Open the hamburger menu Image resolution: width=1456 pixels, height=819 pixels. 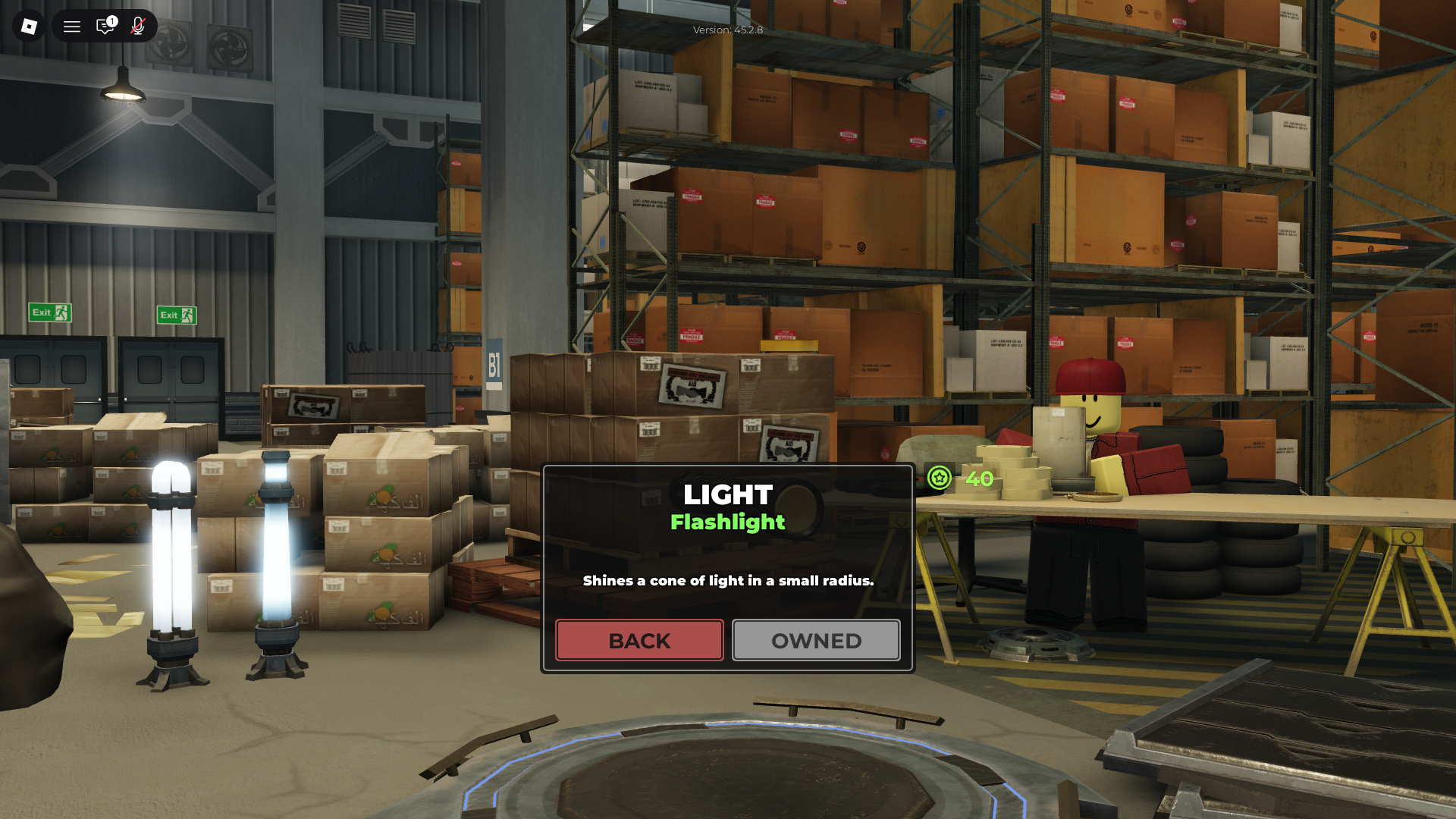point(71,26)
